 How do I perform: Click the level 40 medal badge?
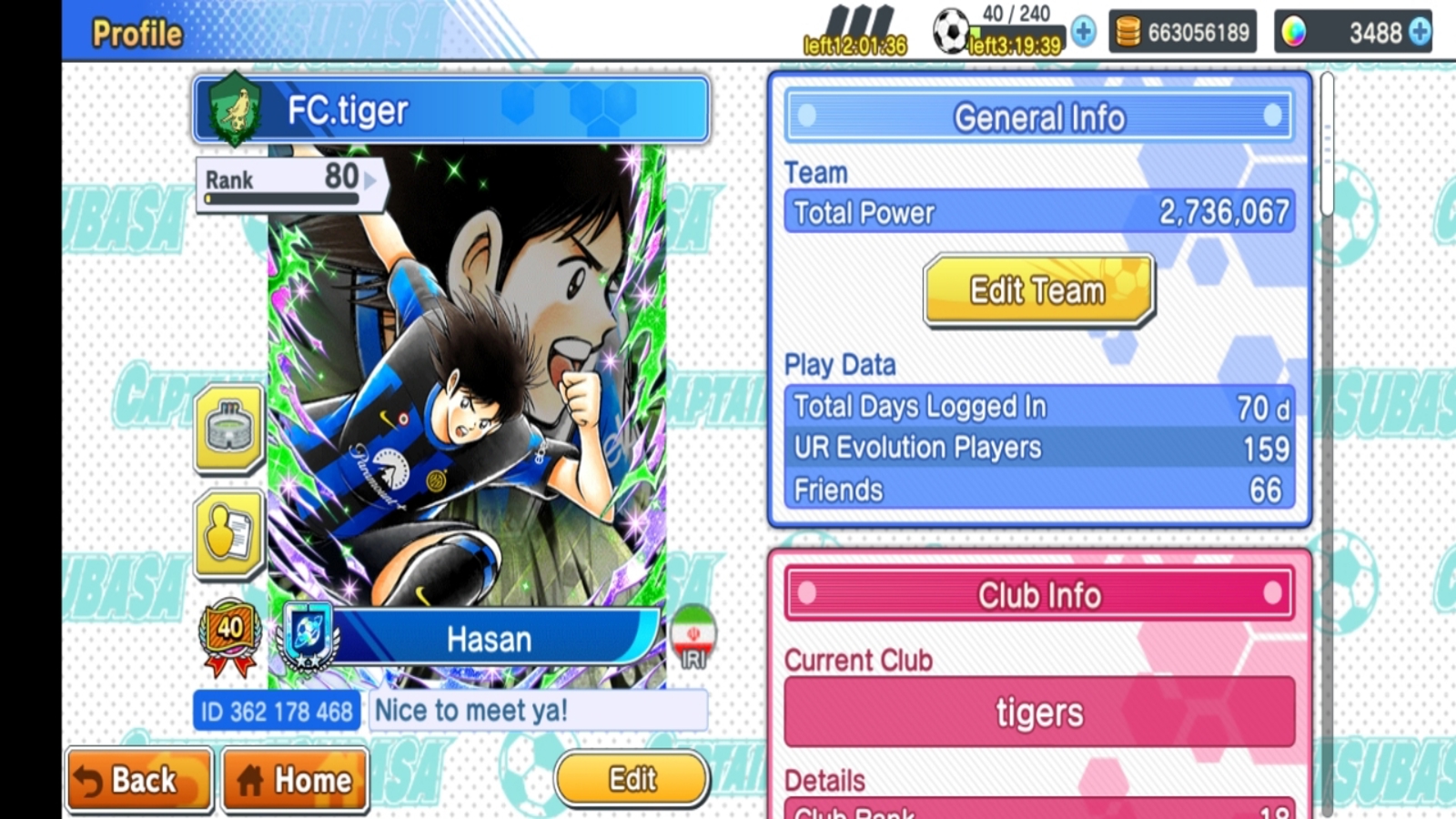pos(229,636)
